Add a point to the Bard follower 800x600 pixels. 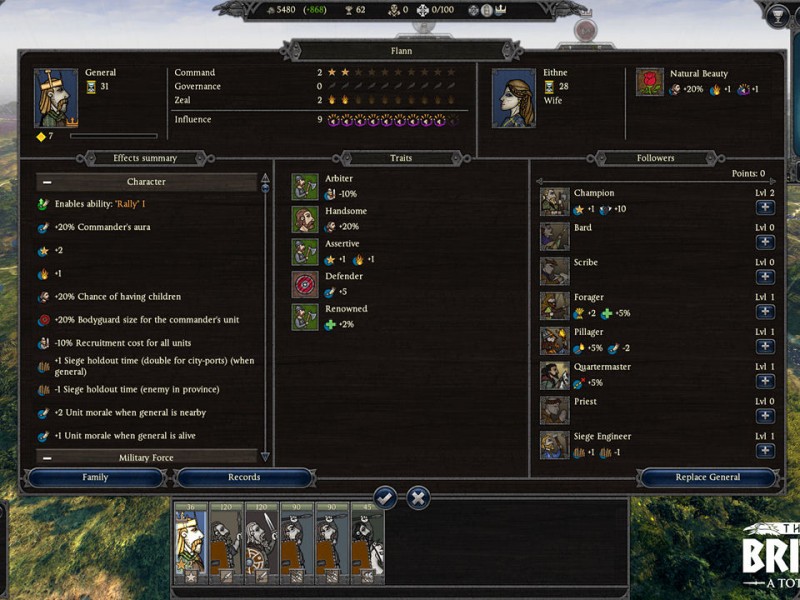(765, 243)
